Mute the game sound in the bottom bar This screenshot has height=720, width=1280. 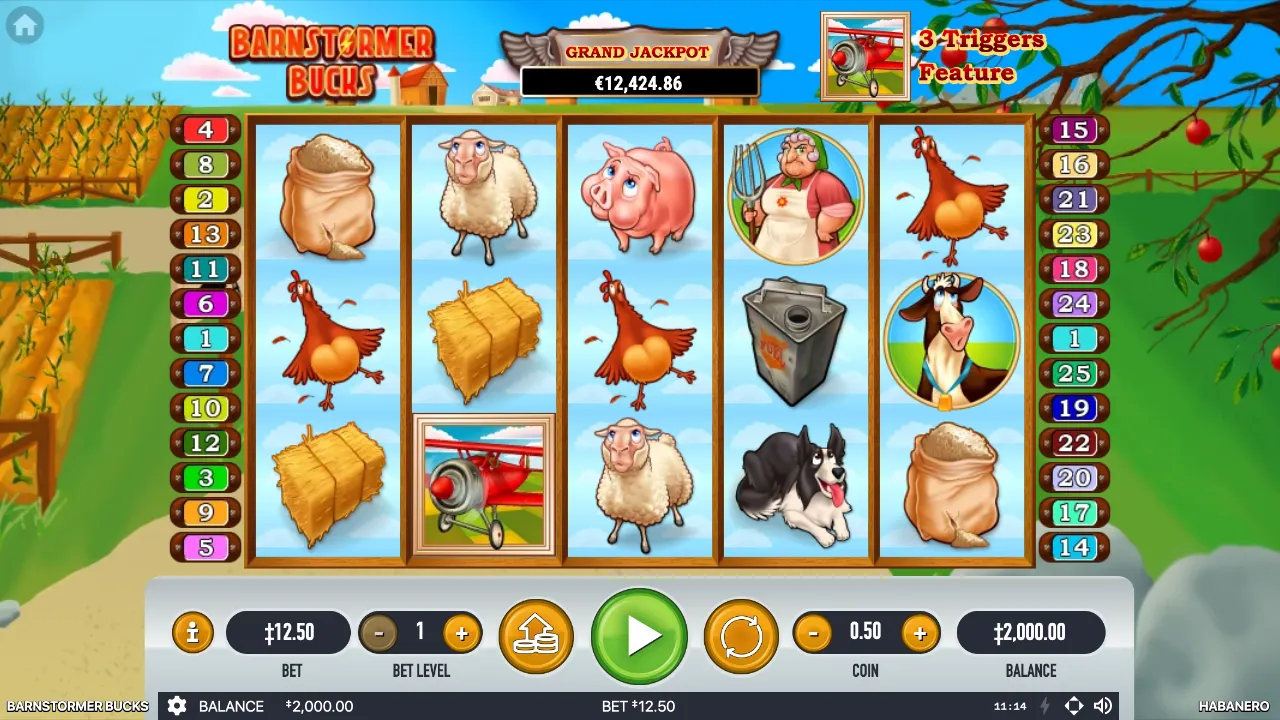pos(1104,706)
